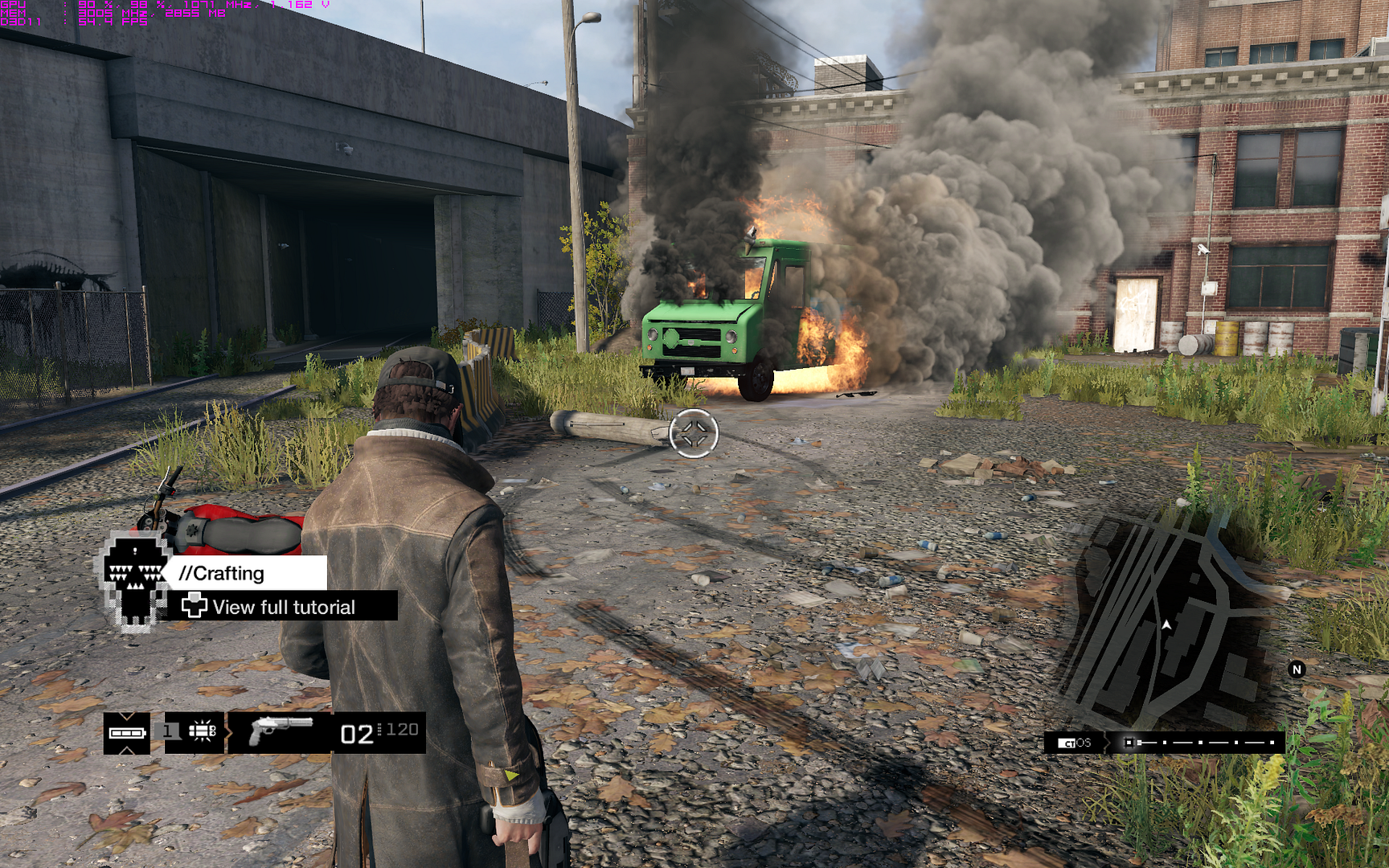This screenshot has width=1389, height=868.
Task: Click the 02 ammo counter
Action: click(x=358, y=734)
